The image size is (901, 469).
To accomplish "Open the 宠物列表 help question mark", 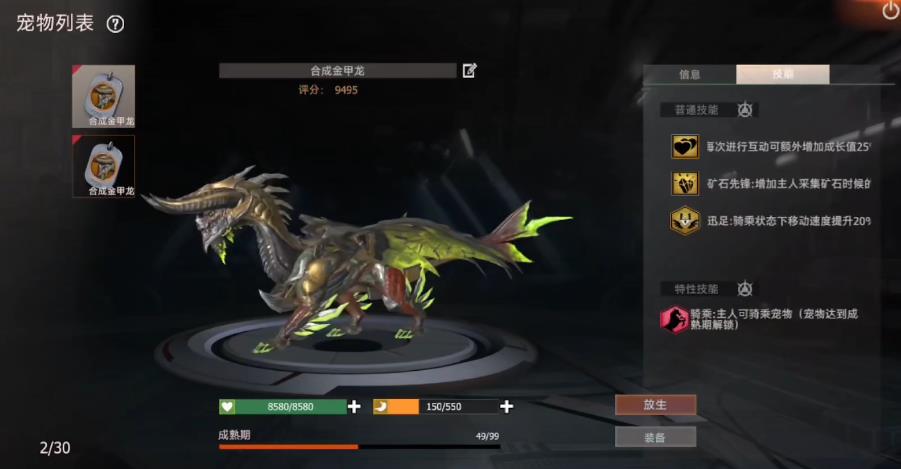I will (x=116, y=24).
